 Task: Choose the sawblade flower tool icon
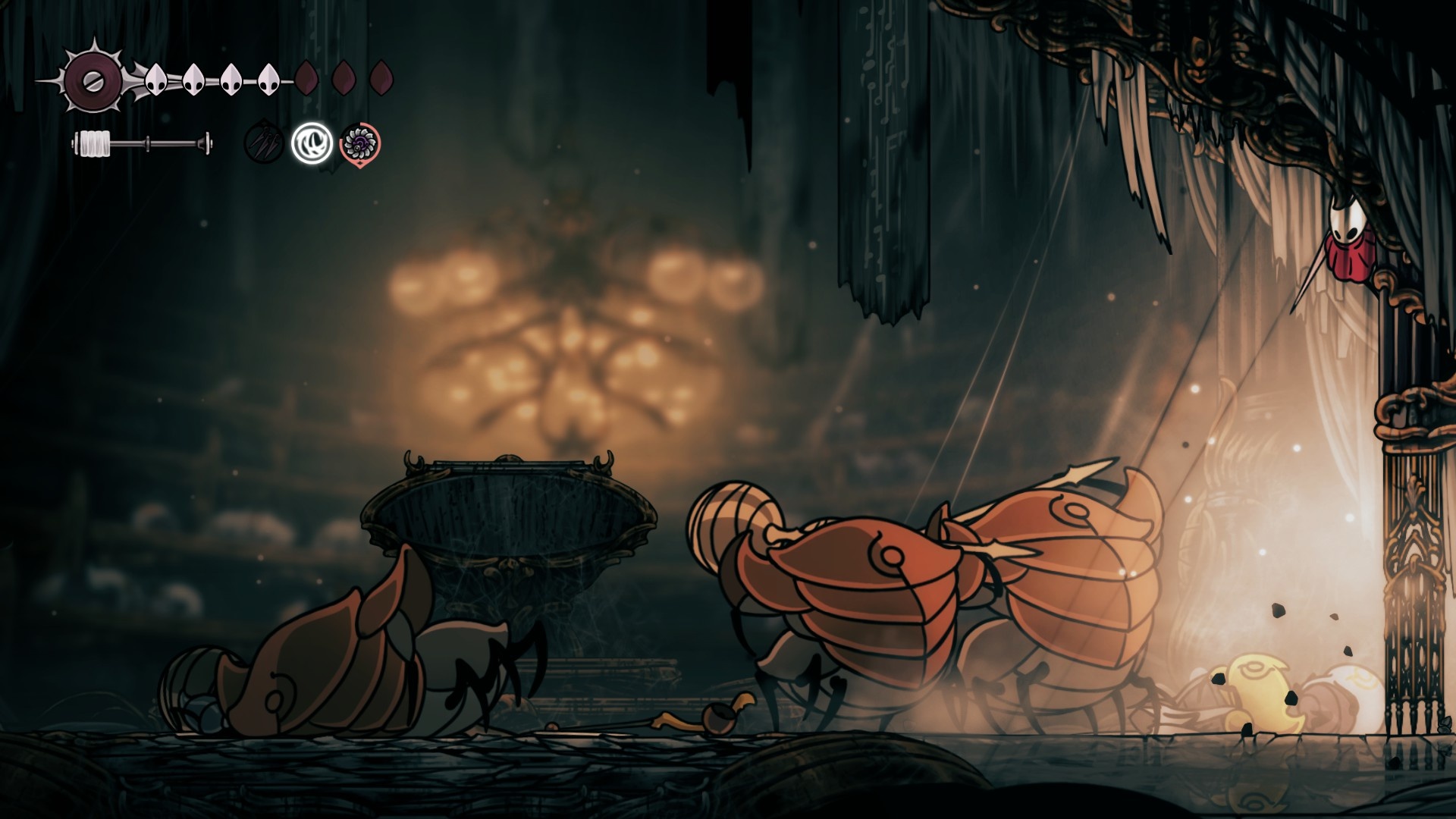pyautogui.click(x=360, y=143)
